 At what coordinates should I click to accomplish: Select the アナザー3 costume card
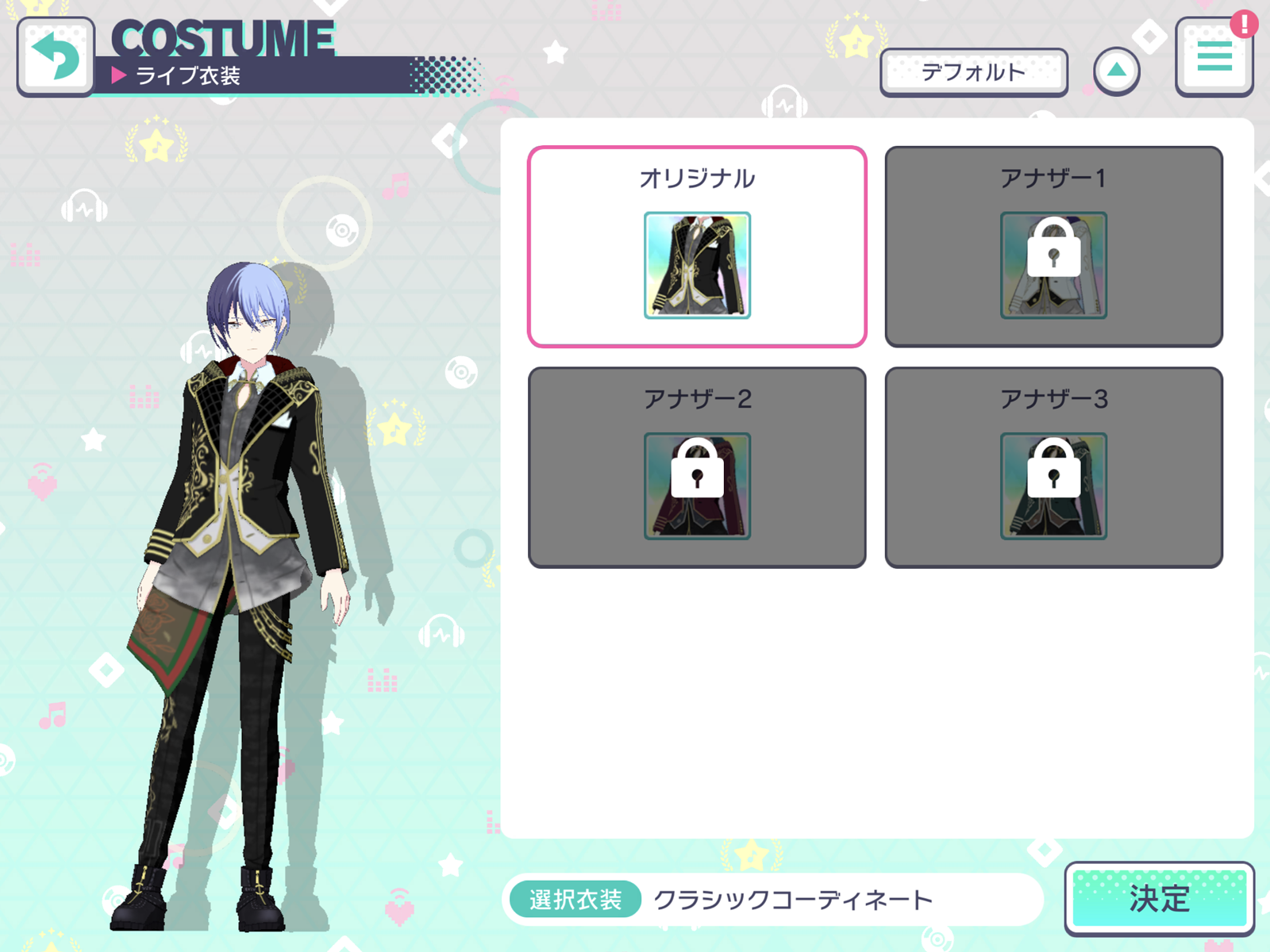[1054, 466]
